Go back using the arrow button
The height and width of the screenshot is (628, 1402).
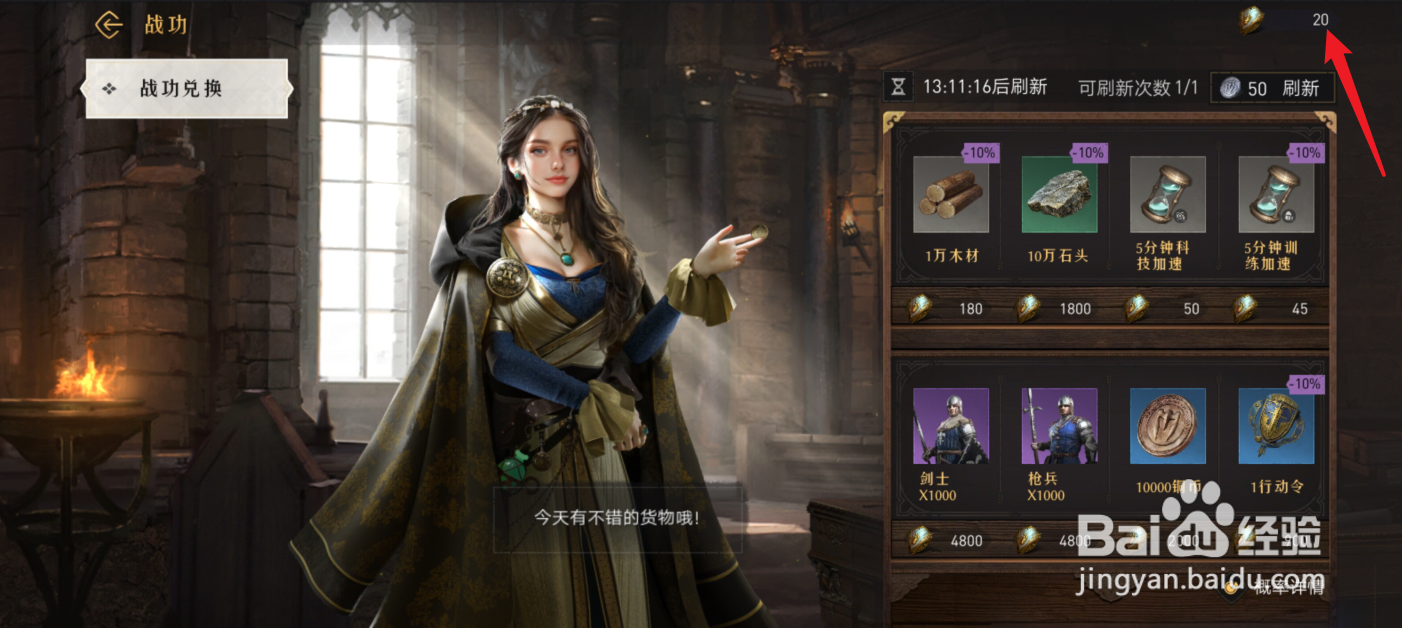[108, 24]
